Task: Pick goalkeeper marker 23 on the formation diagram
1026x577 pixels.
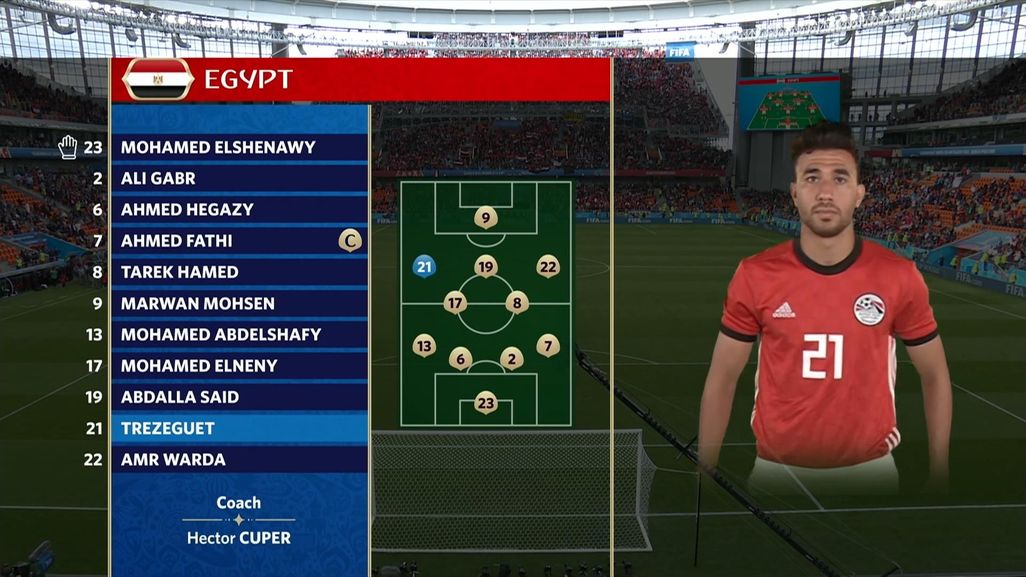Action: (486, 403)
